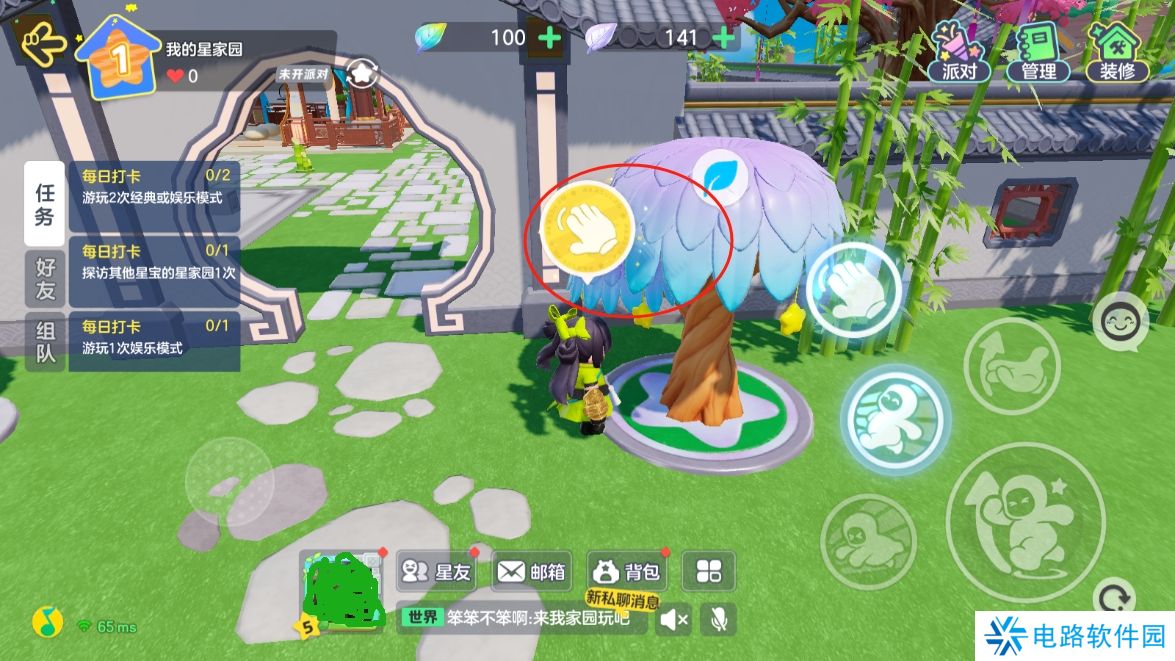
Task: Switch to the 组队 team tab
Action: tap(45, 342)
